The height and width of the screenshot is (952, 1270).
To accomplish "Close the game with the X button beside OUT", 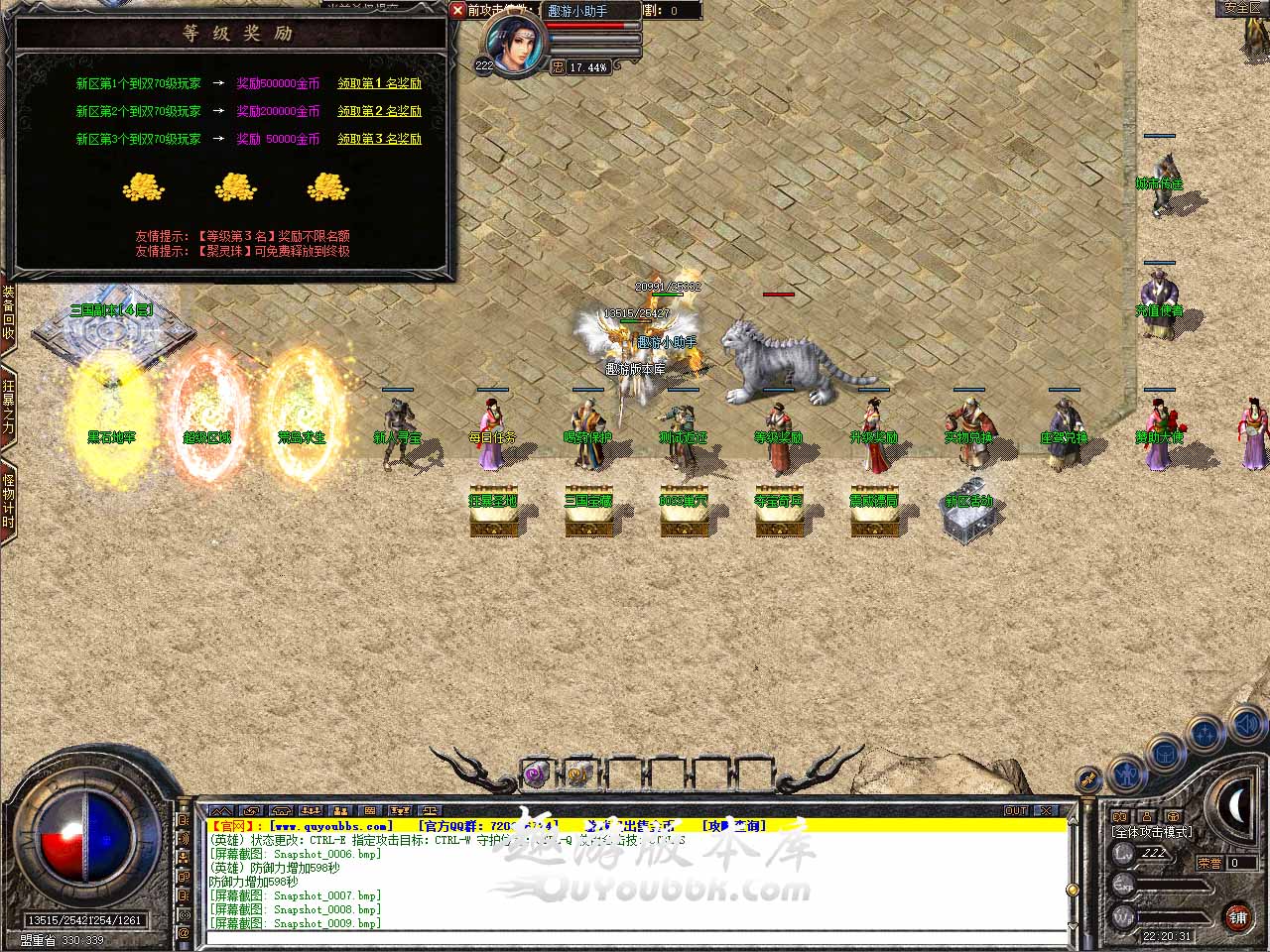I will [1045, 811].
